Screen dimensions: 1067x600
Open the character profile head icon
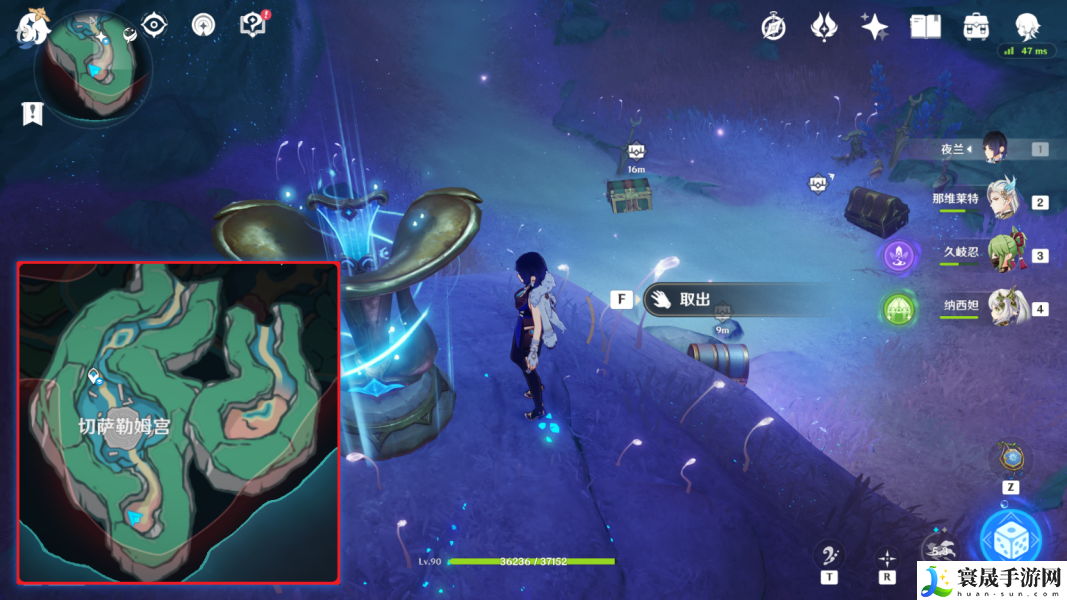[1027, 27]
